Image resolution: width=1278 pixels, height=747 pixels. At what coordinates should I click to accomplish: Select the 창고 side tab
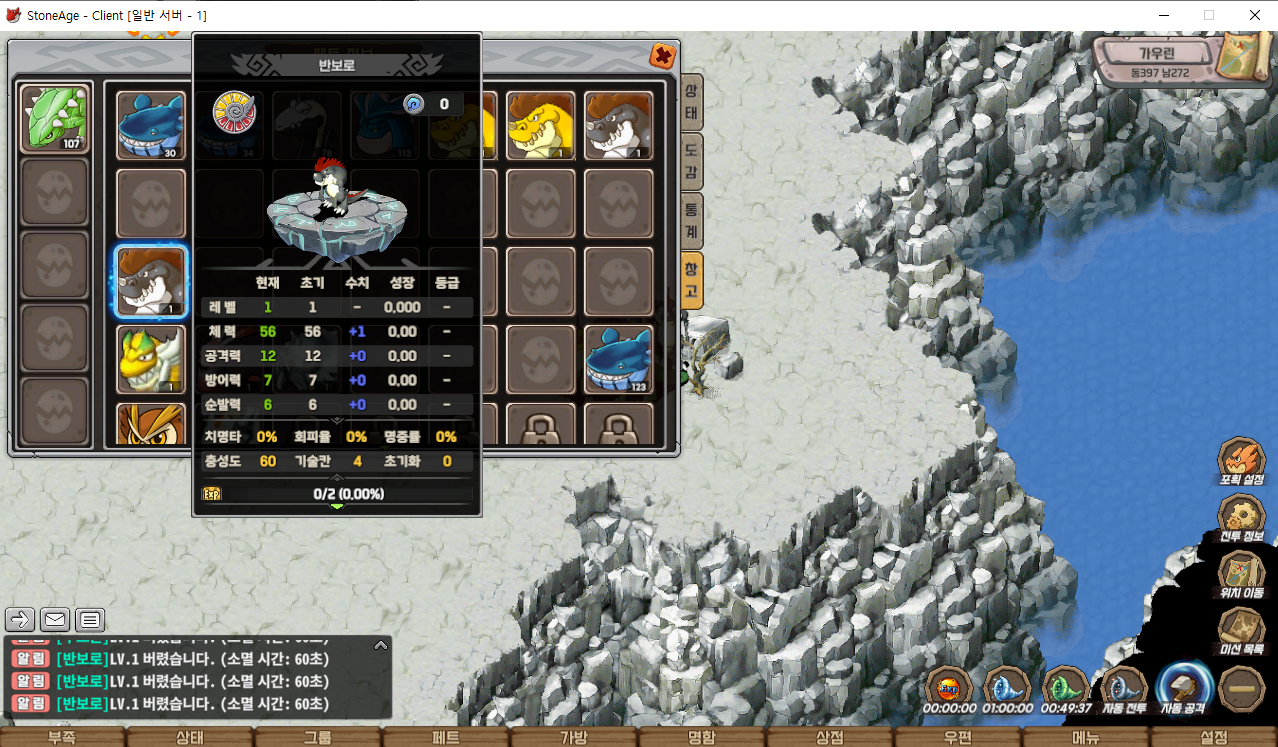691,279
